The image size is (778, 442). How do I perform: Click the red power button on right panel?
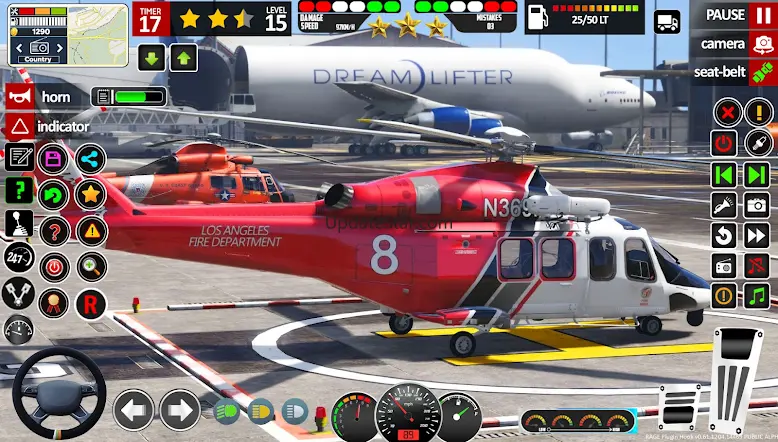click(x=724, y=143)
